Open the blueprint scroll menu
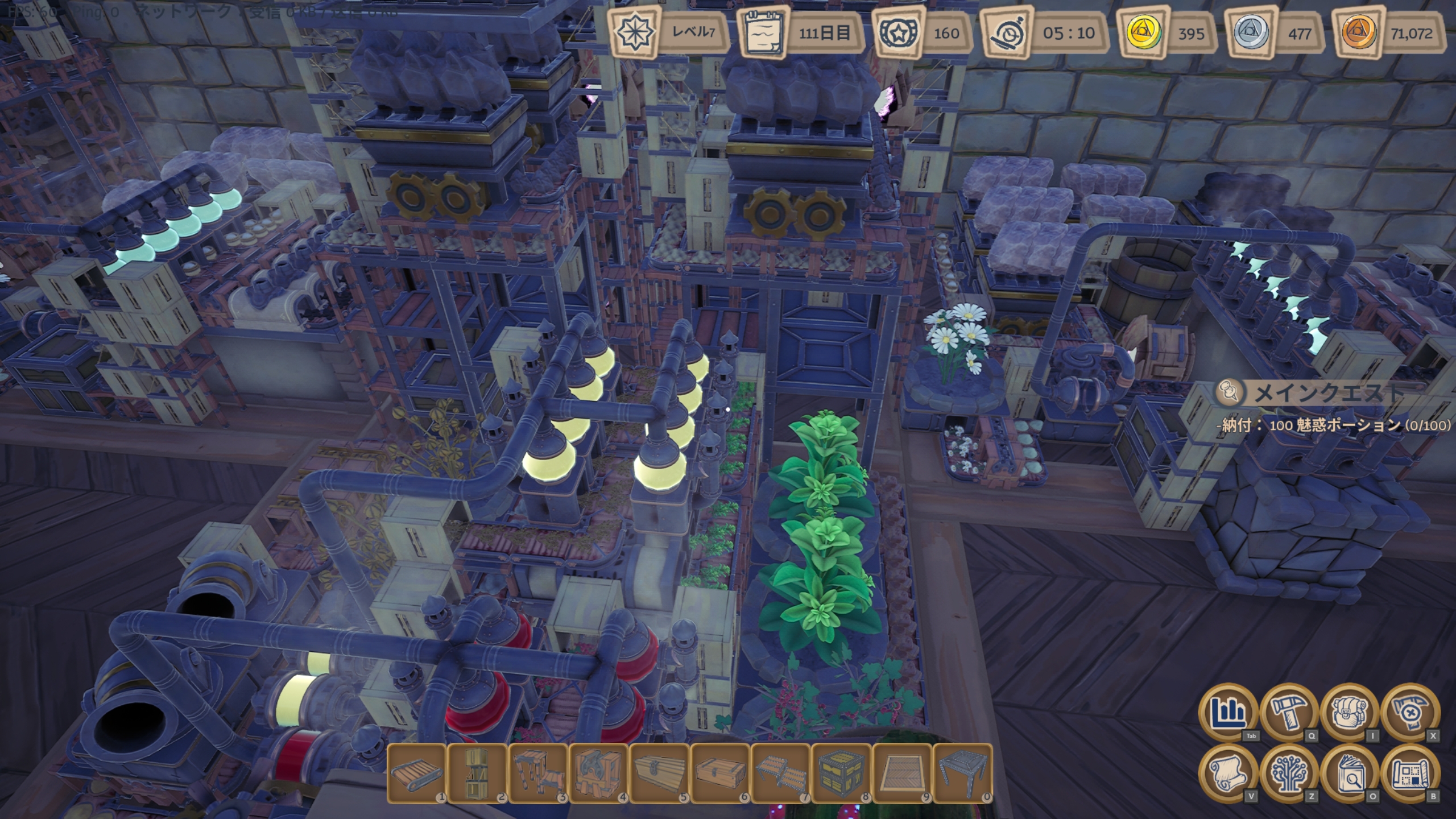 1410,773
